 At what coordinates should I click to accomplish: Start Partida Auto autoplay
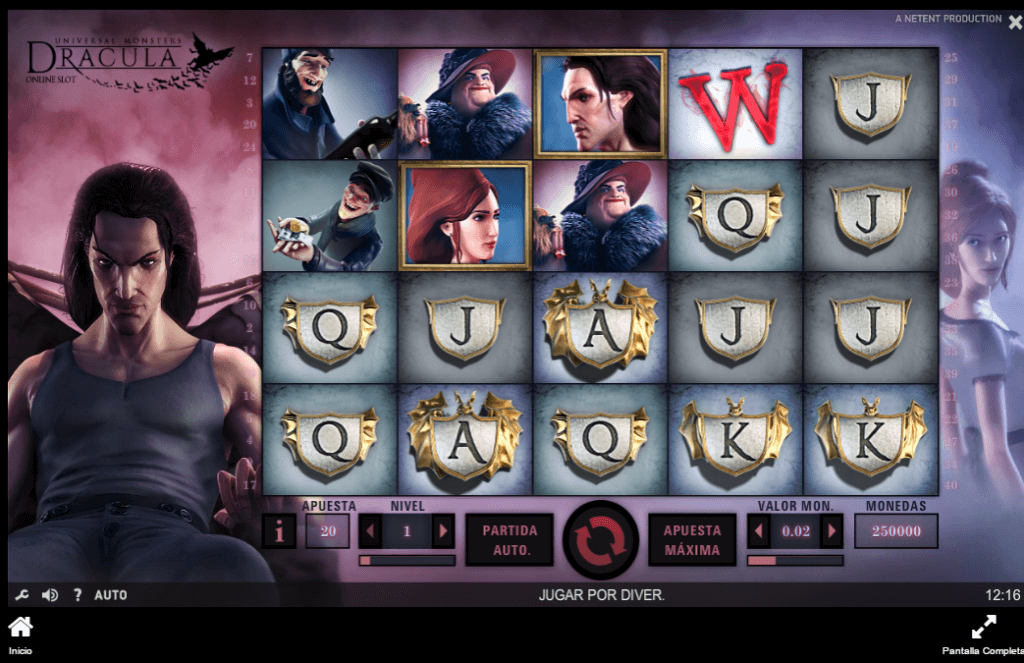tap(509, 540)
